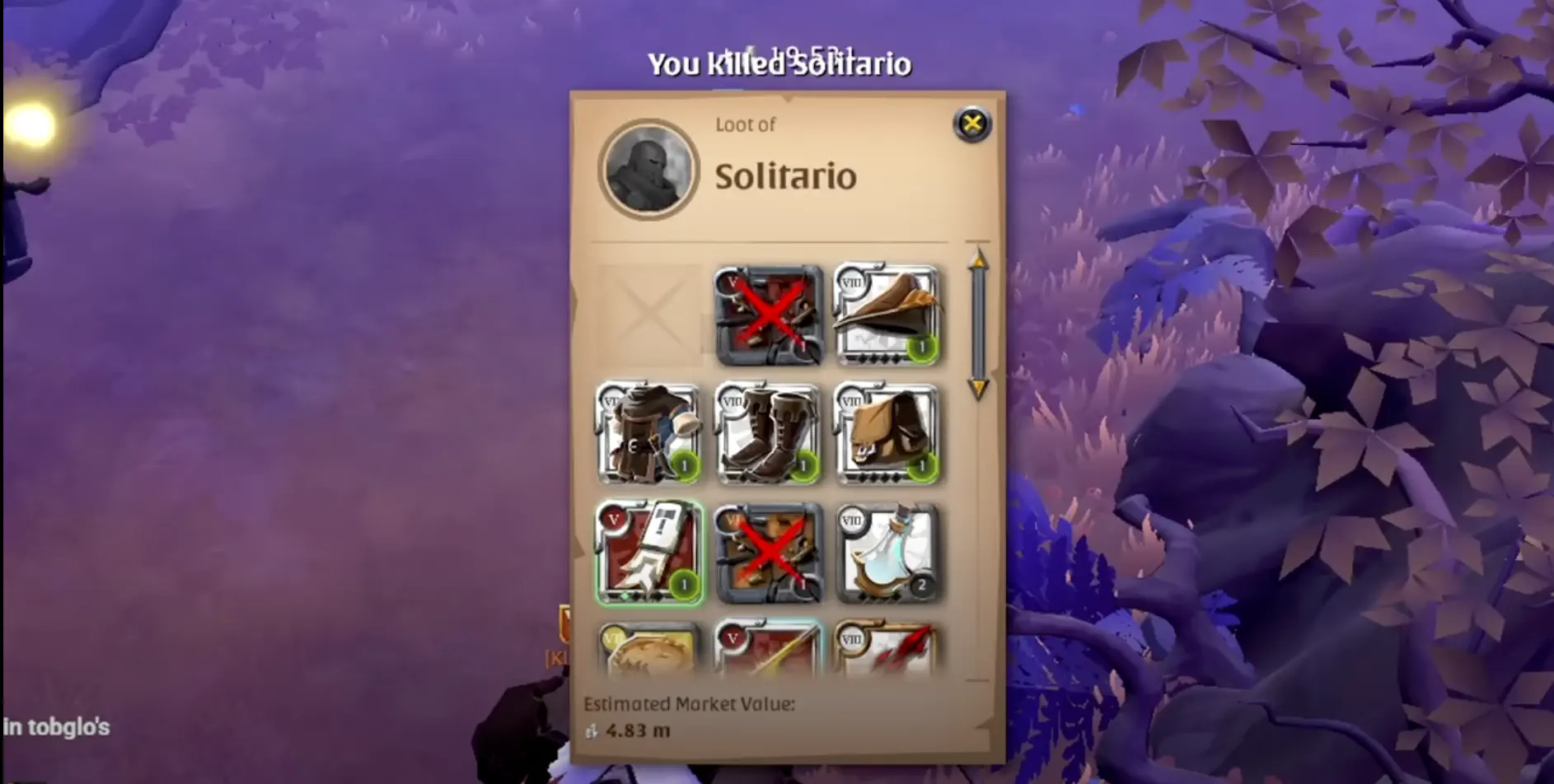Viewport: 1554px width, 784px height.
Task: Pick up the Tier VIII bag item
Action: click(x=890, y=435)
